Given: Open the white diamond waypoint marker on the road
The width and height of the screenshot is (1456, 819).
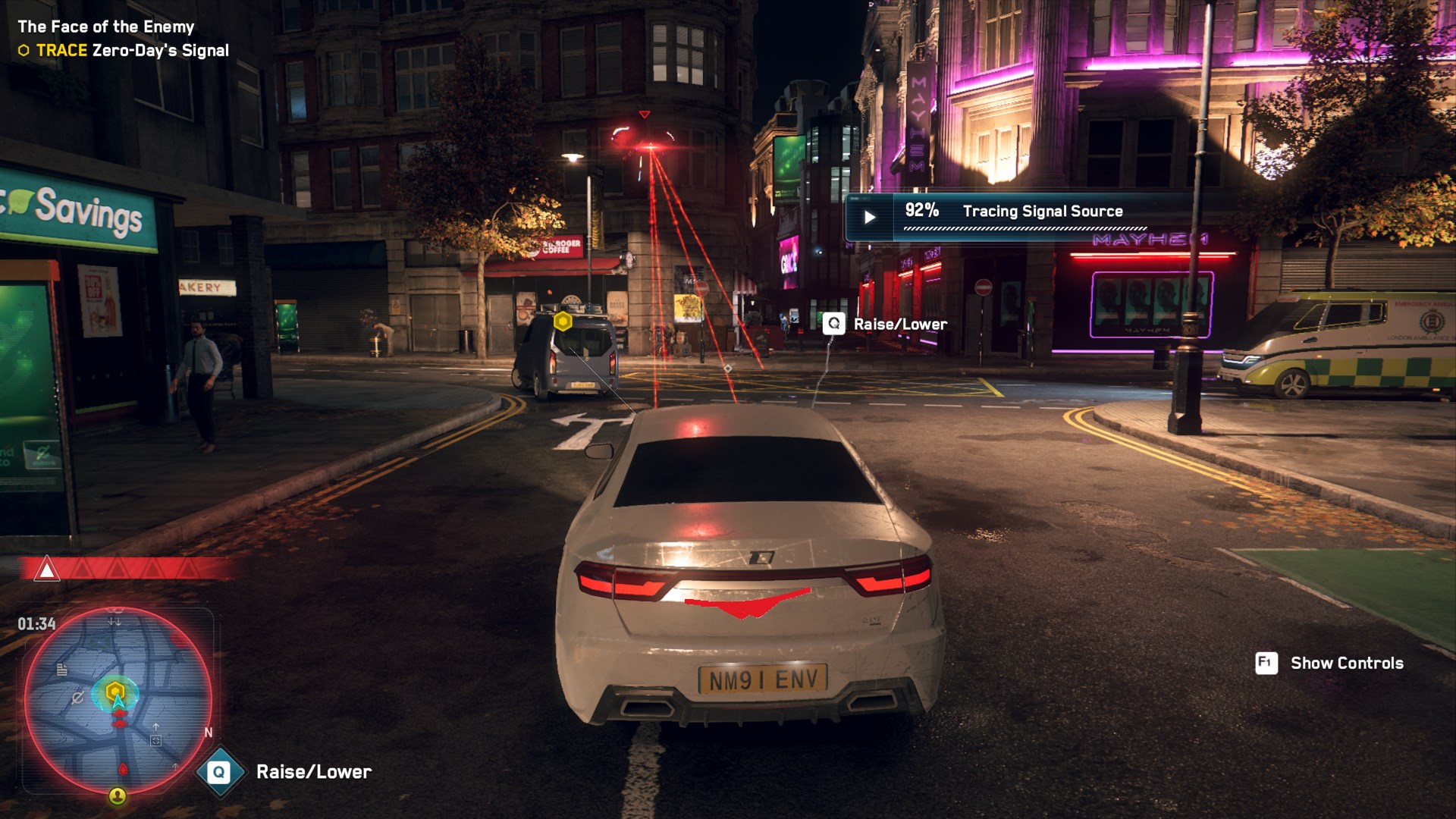Looking at the screenshot, I should click(x=726, y=366).
